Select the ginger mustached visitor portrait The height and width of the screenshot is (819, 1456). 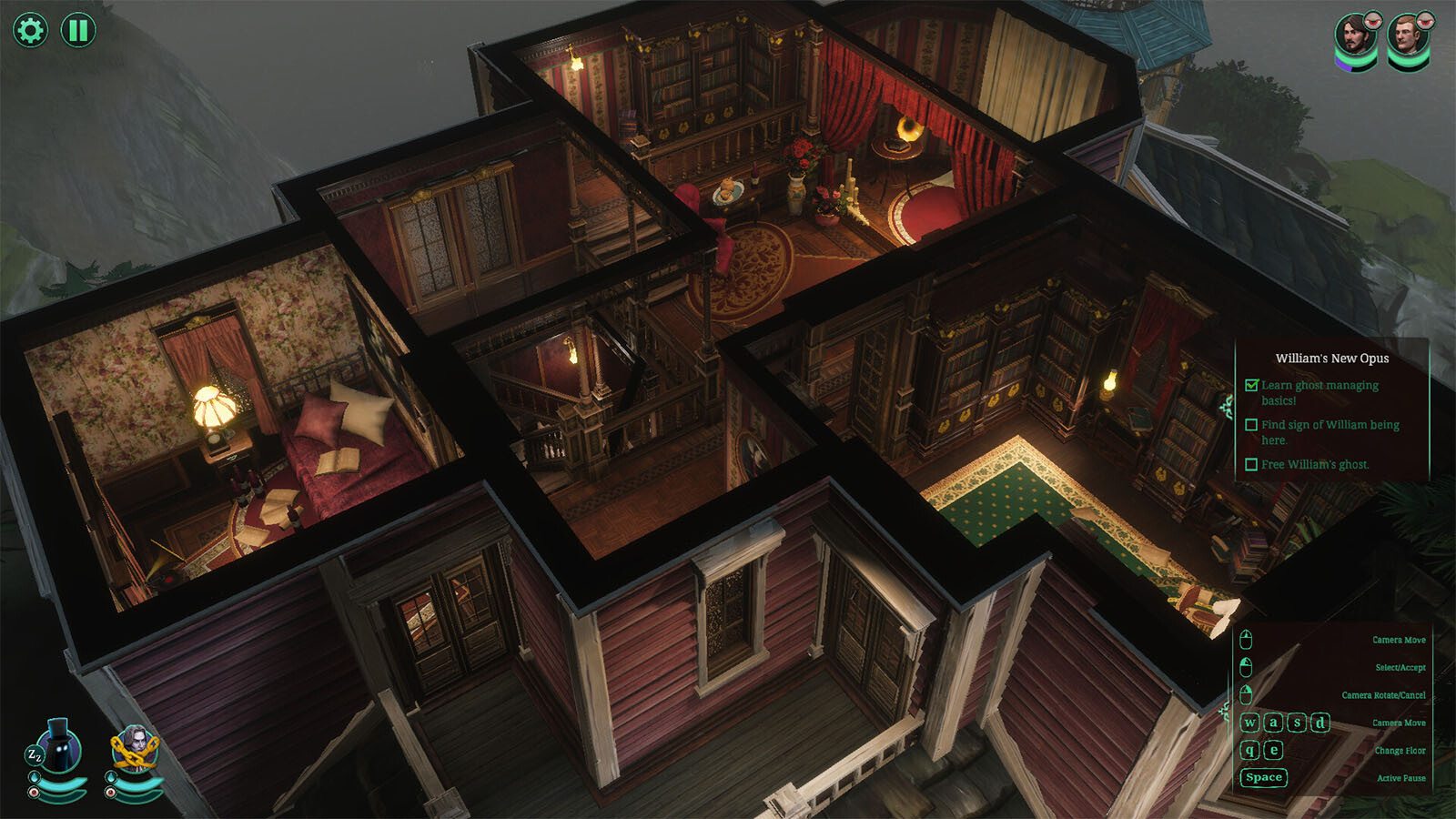pyautogui.click(x=1407, y=38)
